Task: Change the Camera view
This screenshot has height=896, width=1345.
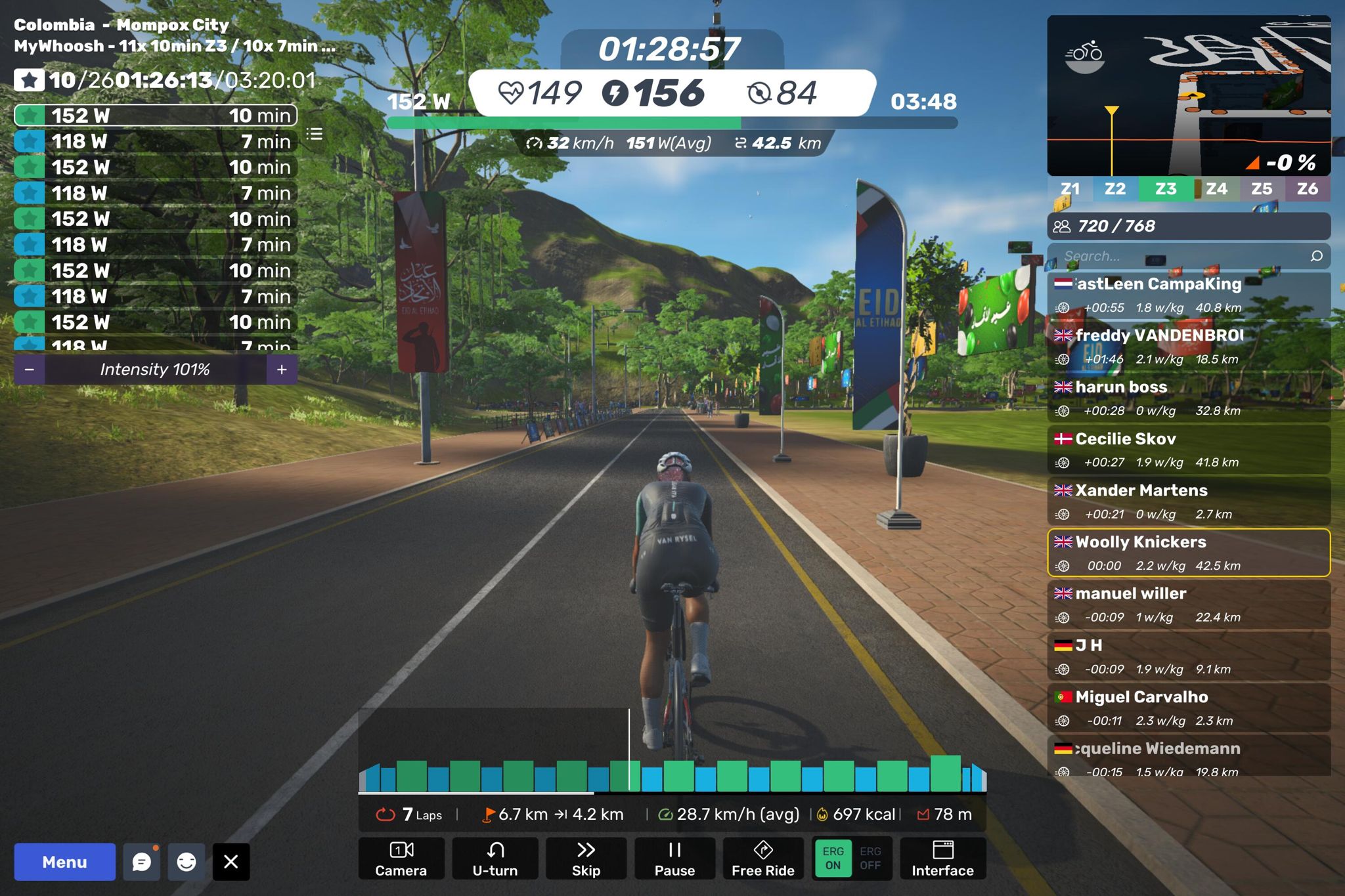Action: pos(401,859)
